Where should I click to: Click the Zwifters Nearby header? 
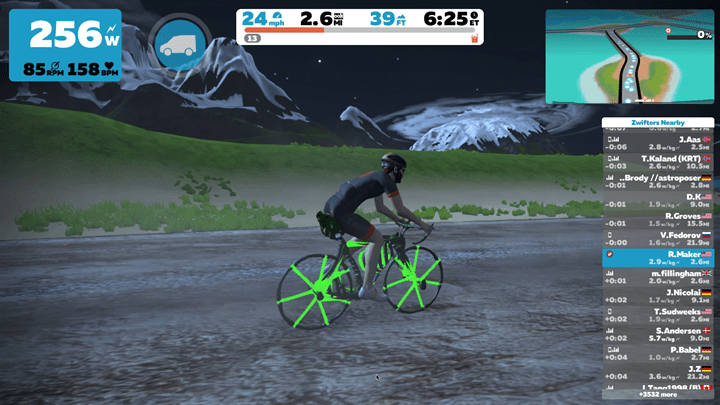tap(657, 122)
